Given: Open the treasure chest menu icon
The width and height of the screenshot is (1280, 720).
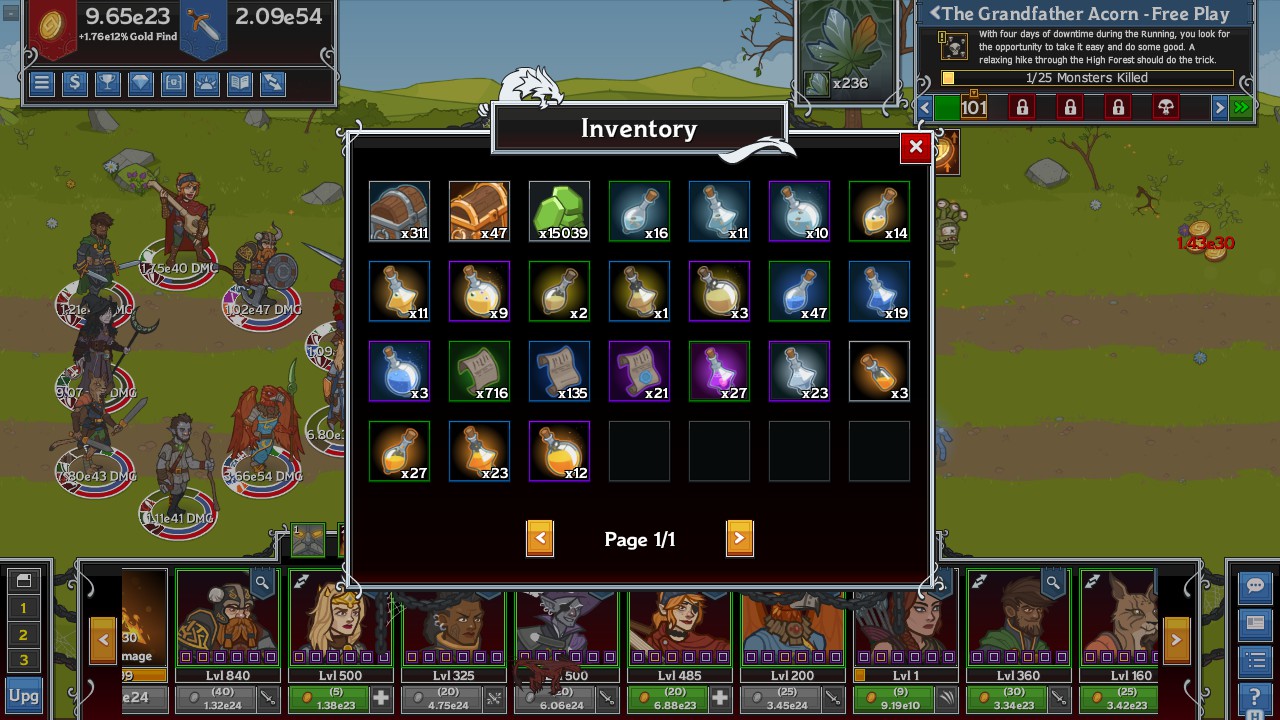Looking at the screenshot, I should click(173, 83).
